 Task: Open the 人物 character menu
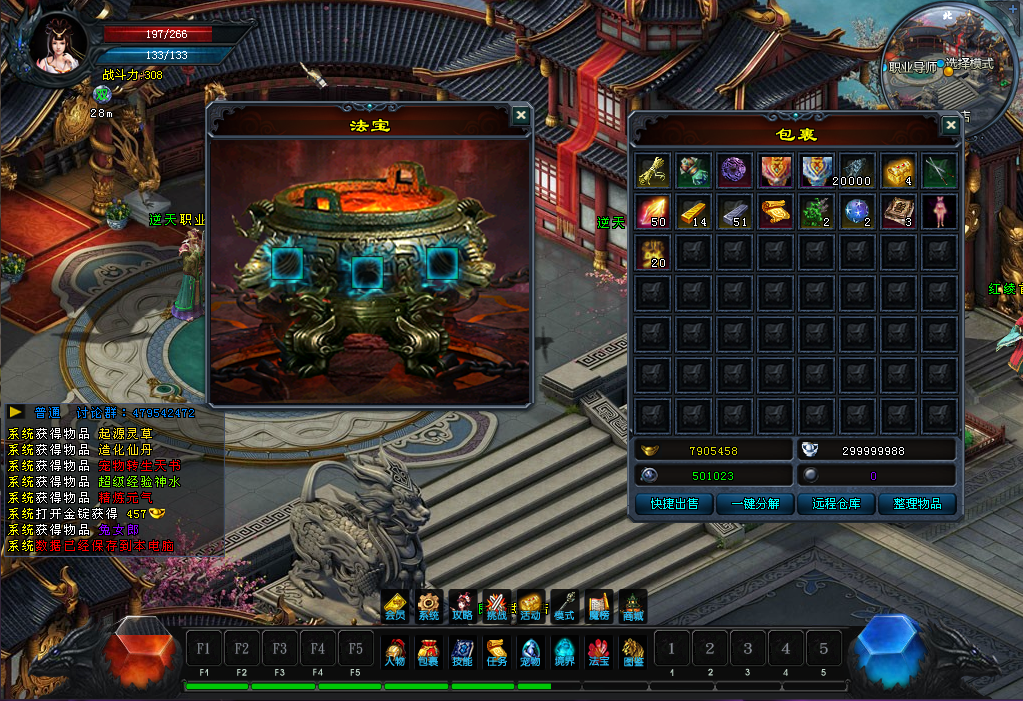(x=395, y=650)
